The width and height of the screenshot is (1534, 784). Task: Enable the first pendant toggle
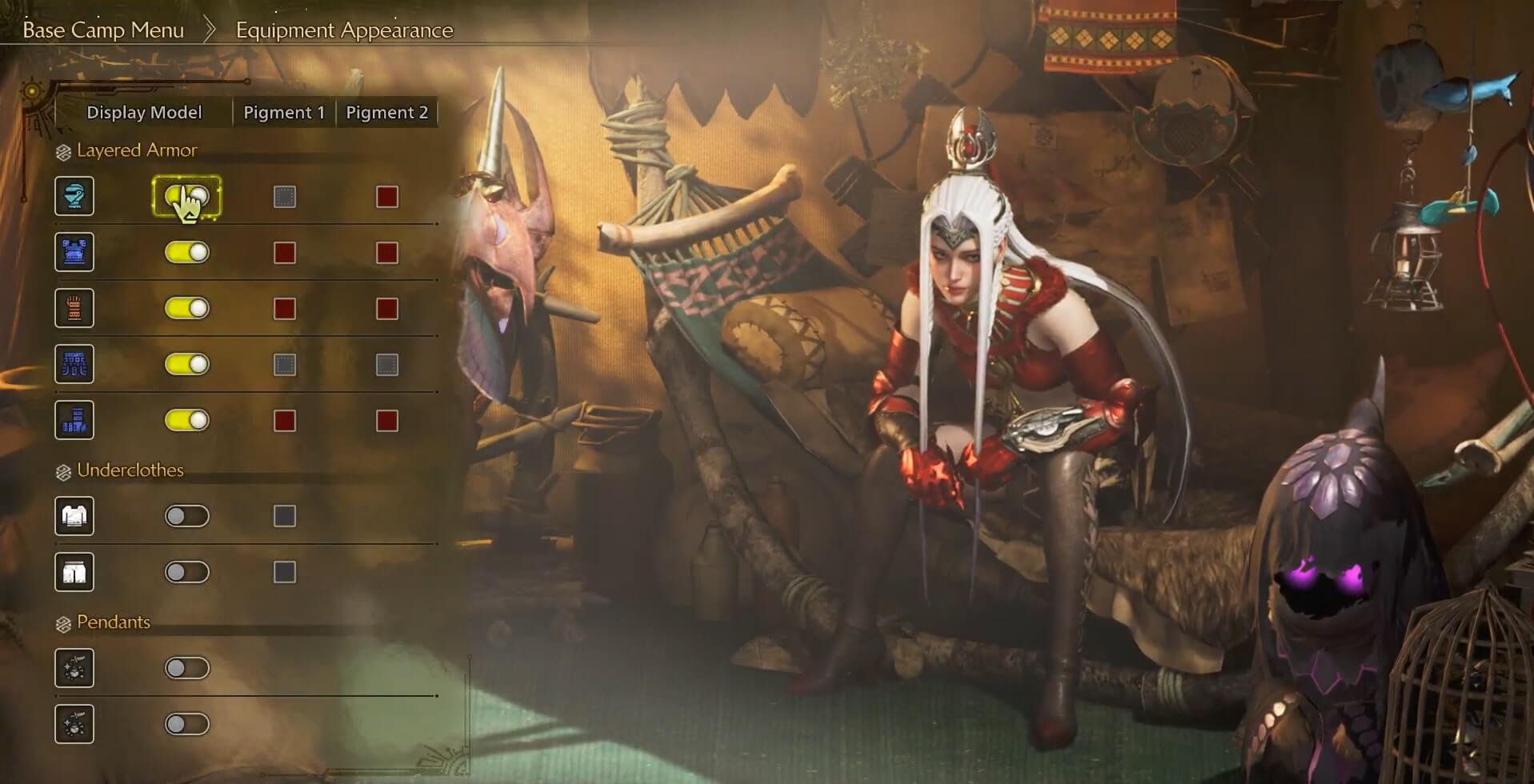pyautogui.click(x=187, y=668)
